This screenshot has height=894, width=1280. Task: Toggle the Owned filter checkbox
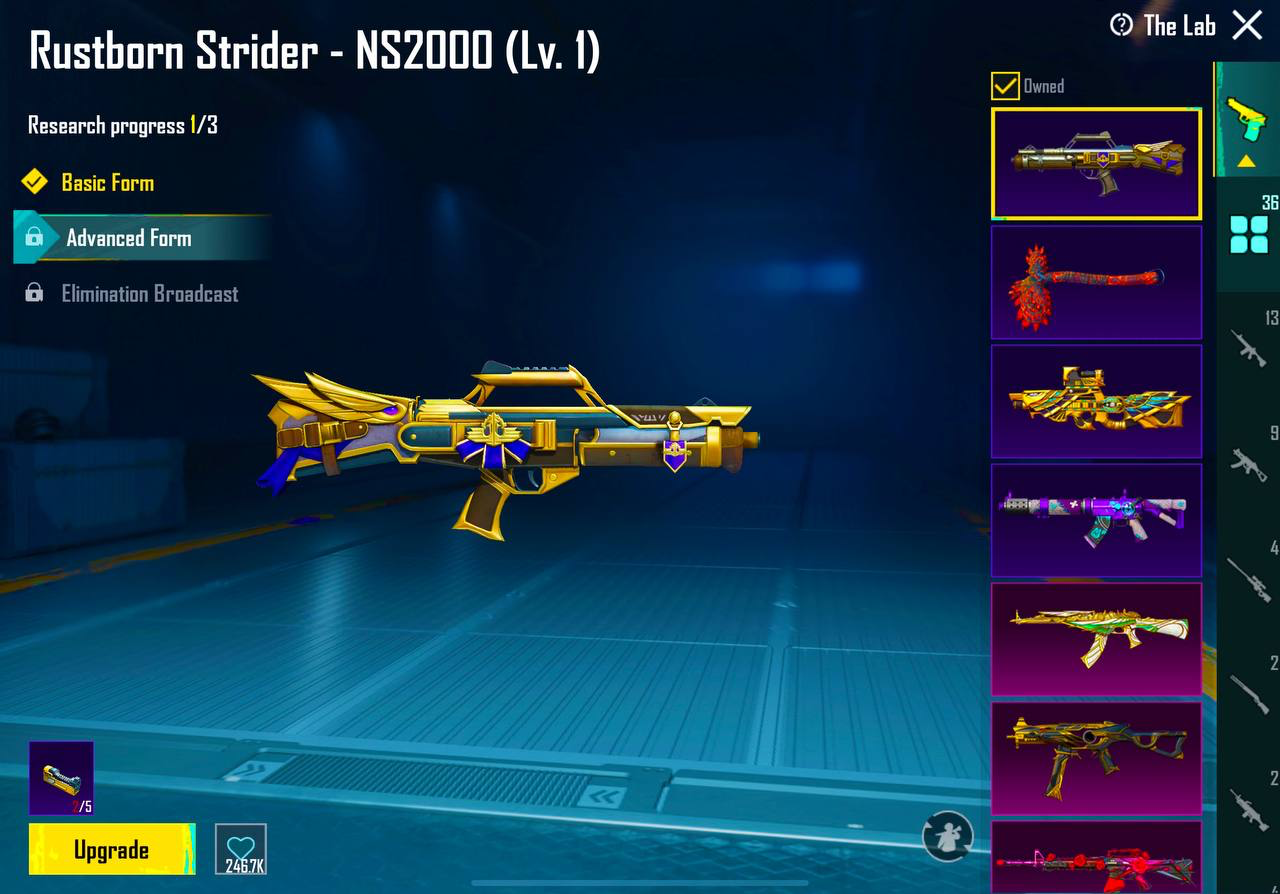1005,86
